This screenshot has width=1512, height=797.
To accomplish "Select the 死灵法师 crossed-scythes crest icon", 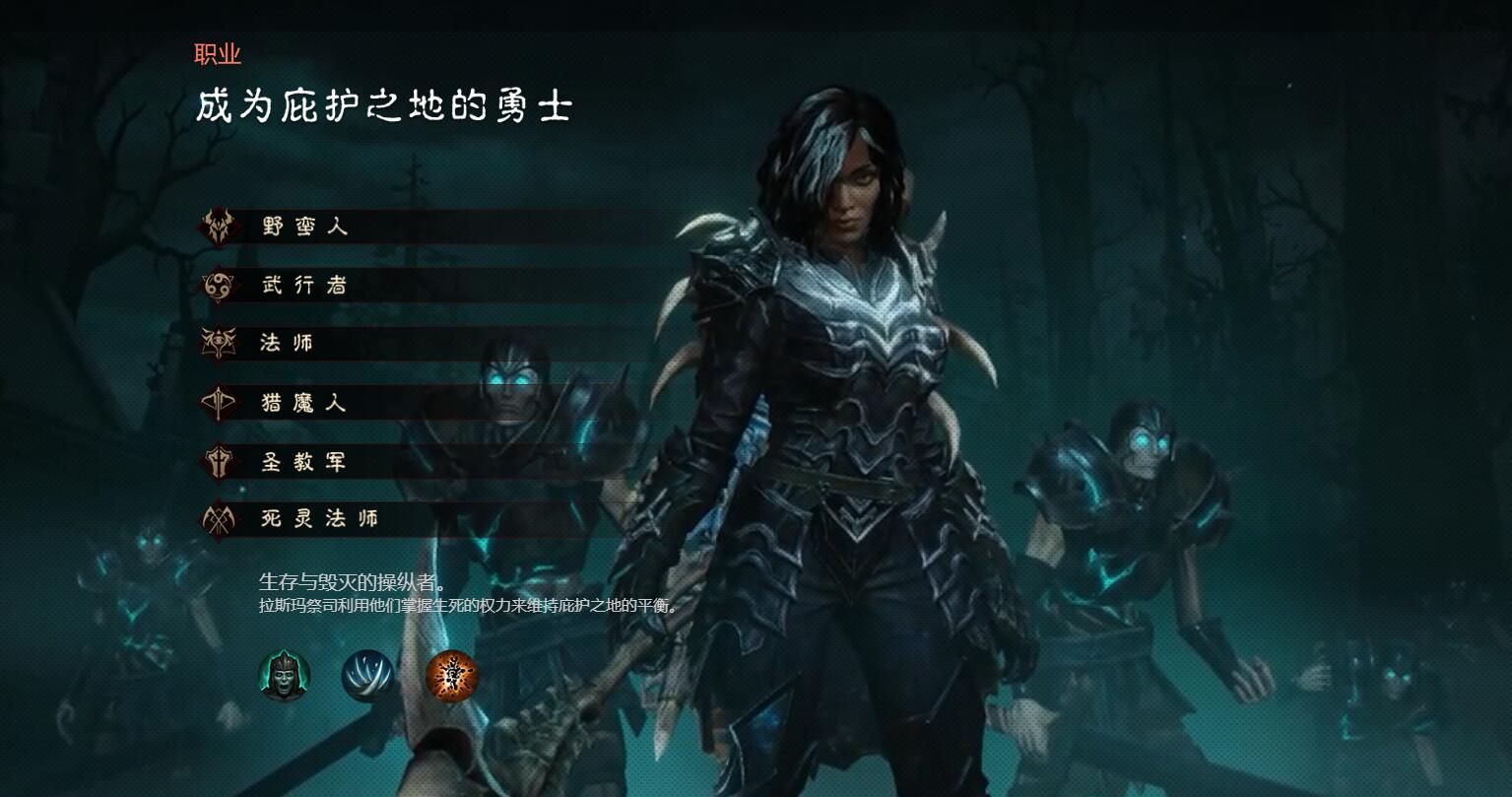I will (x=220, y=520).
